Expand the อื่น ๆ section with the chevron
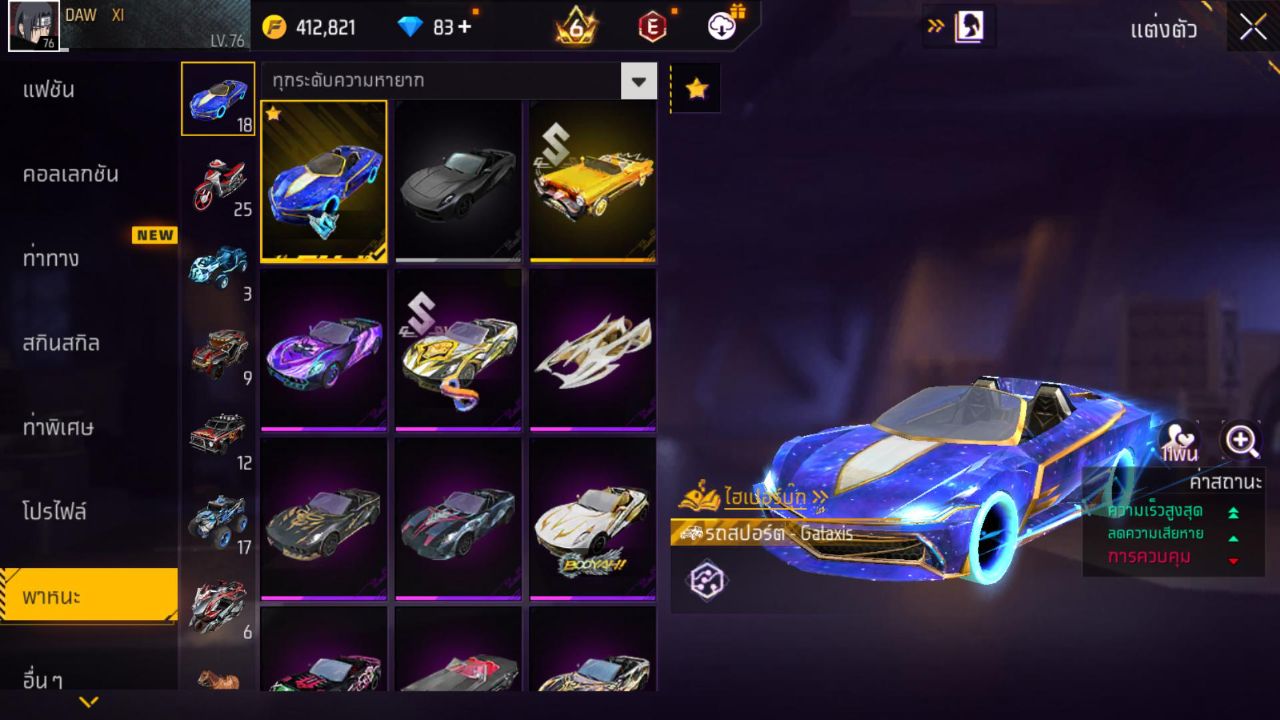Viewport: 1280px width, 720px height. tap(90, 700)
